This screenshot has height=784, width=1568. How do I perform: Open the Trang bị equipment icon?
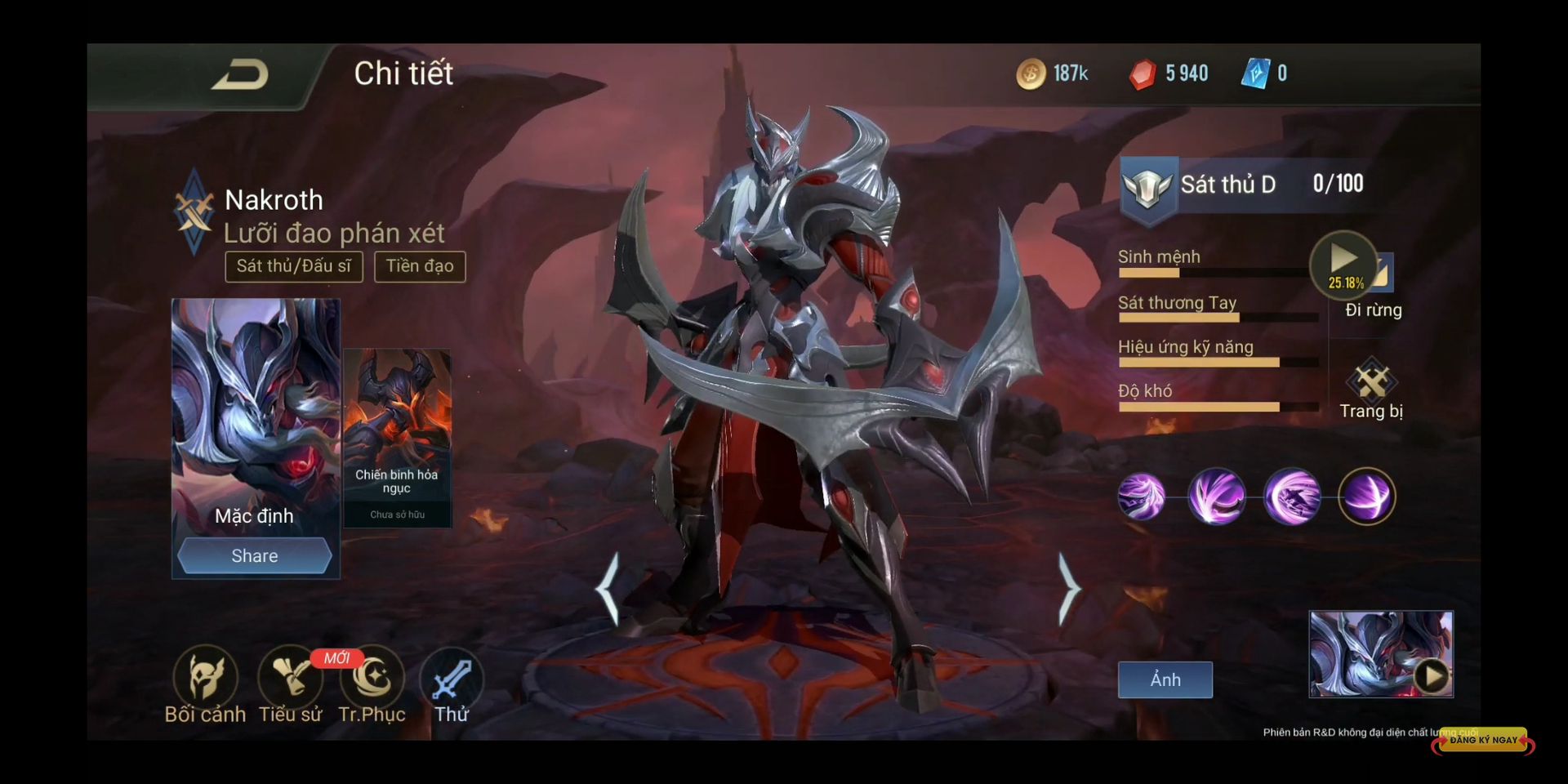[1372, 381]
